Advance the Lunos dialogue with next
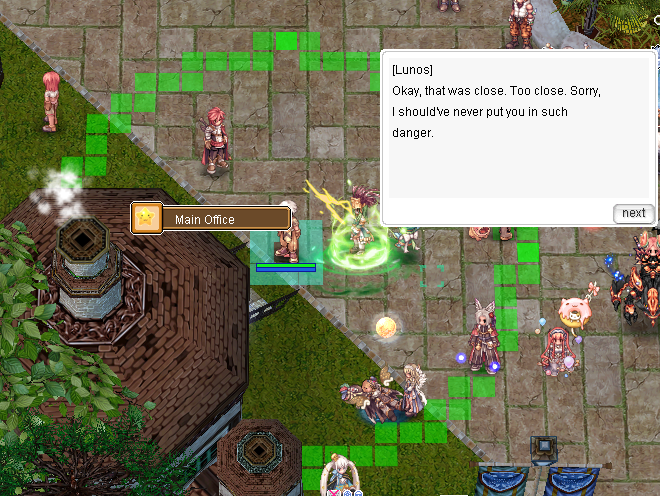Screen dimensions: 660x496 633,213
